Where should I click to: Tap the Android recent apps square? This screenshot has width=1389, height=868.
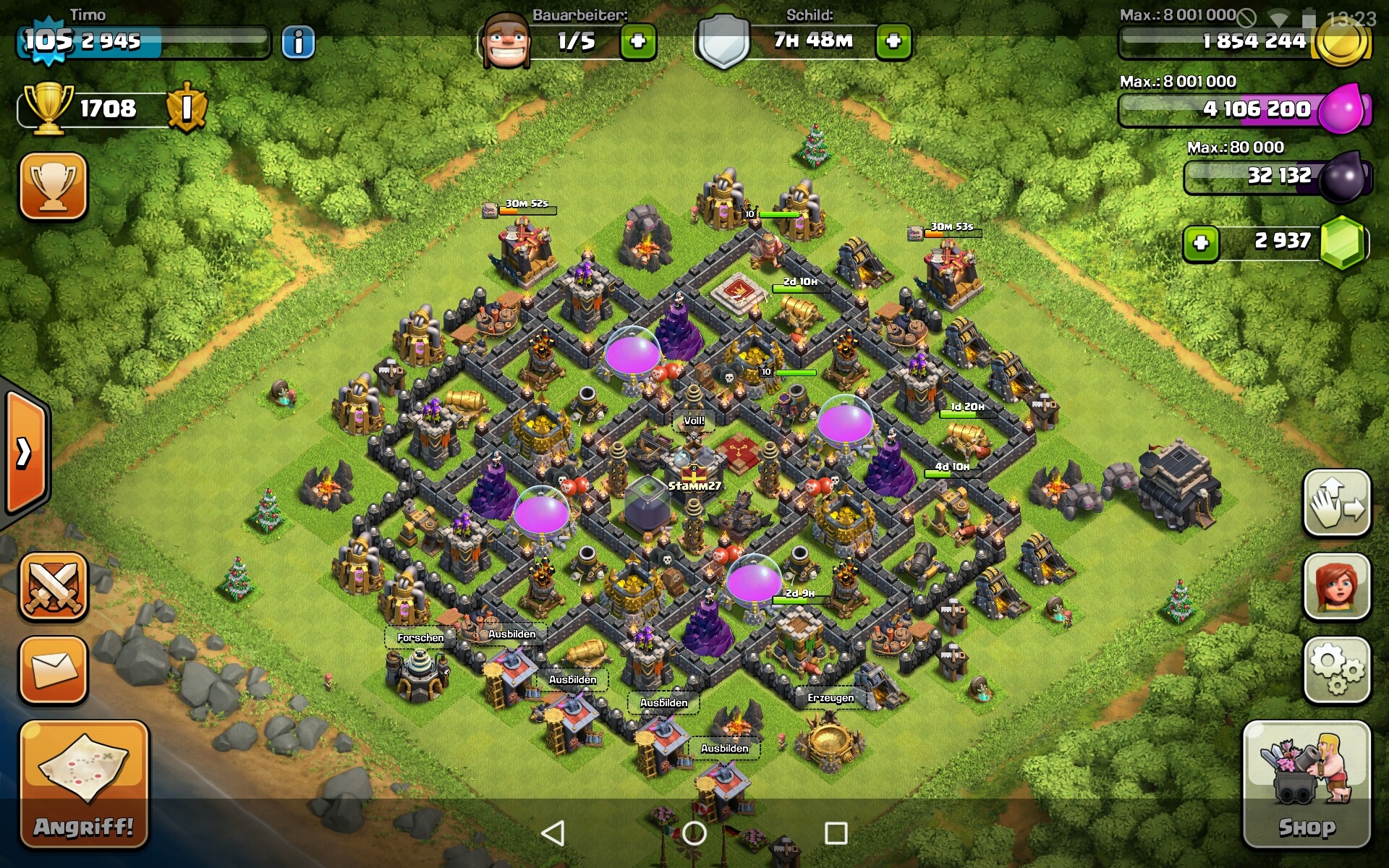(x=836, y=833)
